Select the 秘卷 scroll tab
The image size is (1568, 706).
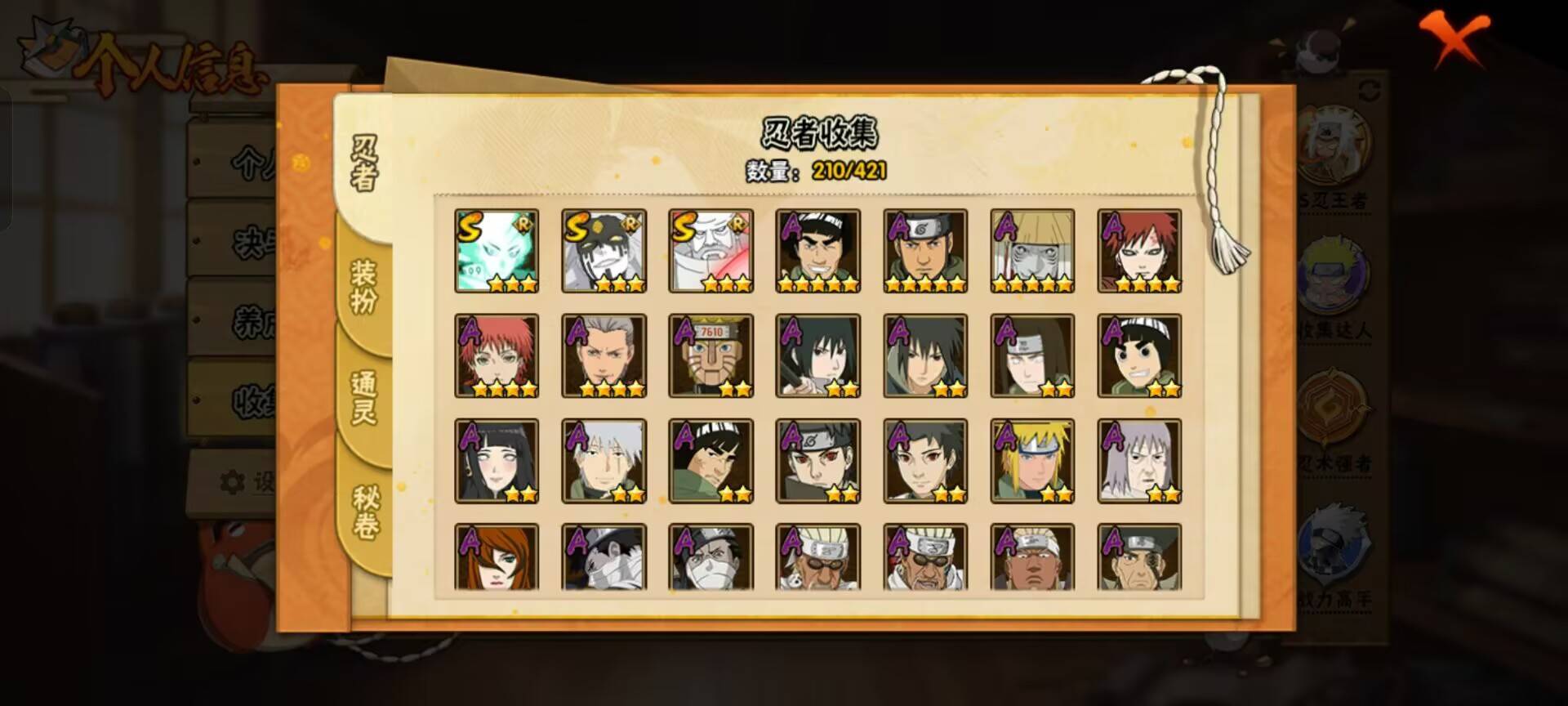click(x=365, y=512)
